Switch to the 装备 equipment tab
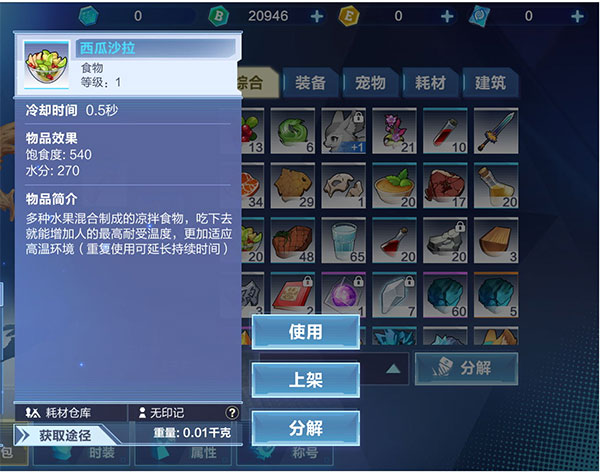Image resolution: width=600 pixels, height=472 pixels. click(x=310, y=83)
